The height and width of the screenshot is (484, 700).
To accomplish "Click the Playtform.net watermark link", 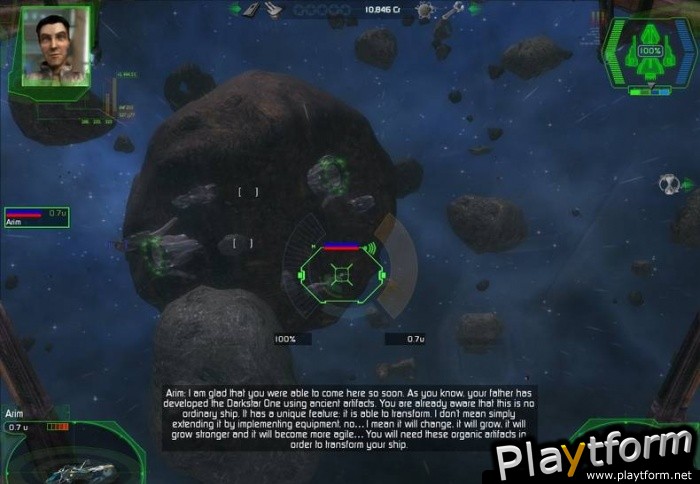I will pyautogui.click(x=596, y=455).
